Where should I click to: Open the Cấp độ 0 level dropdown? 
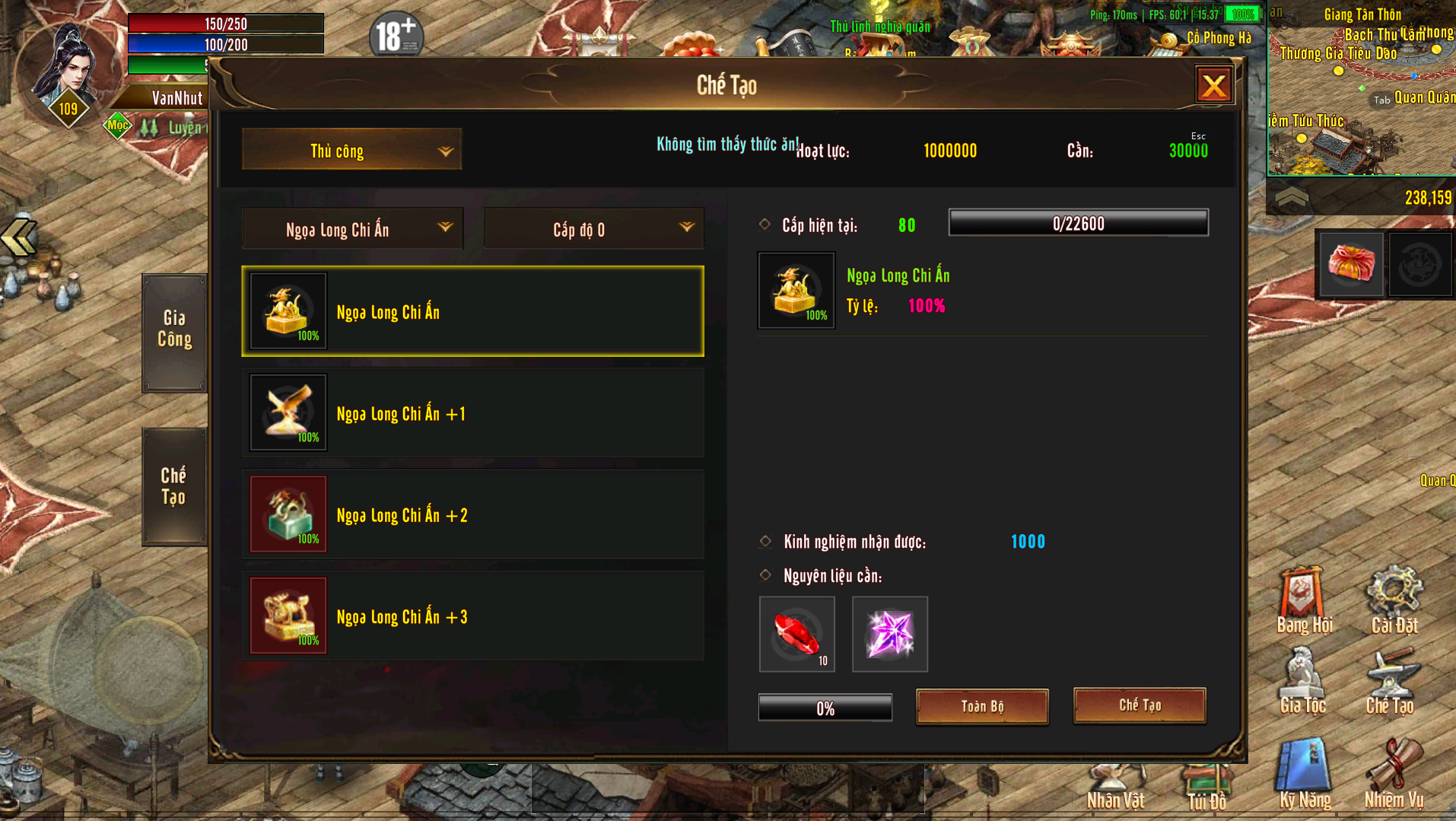[593, 229]
